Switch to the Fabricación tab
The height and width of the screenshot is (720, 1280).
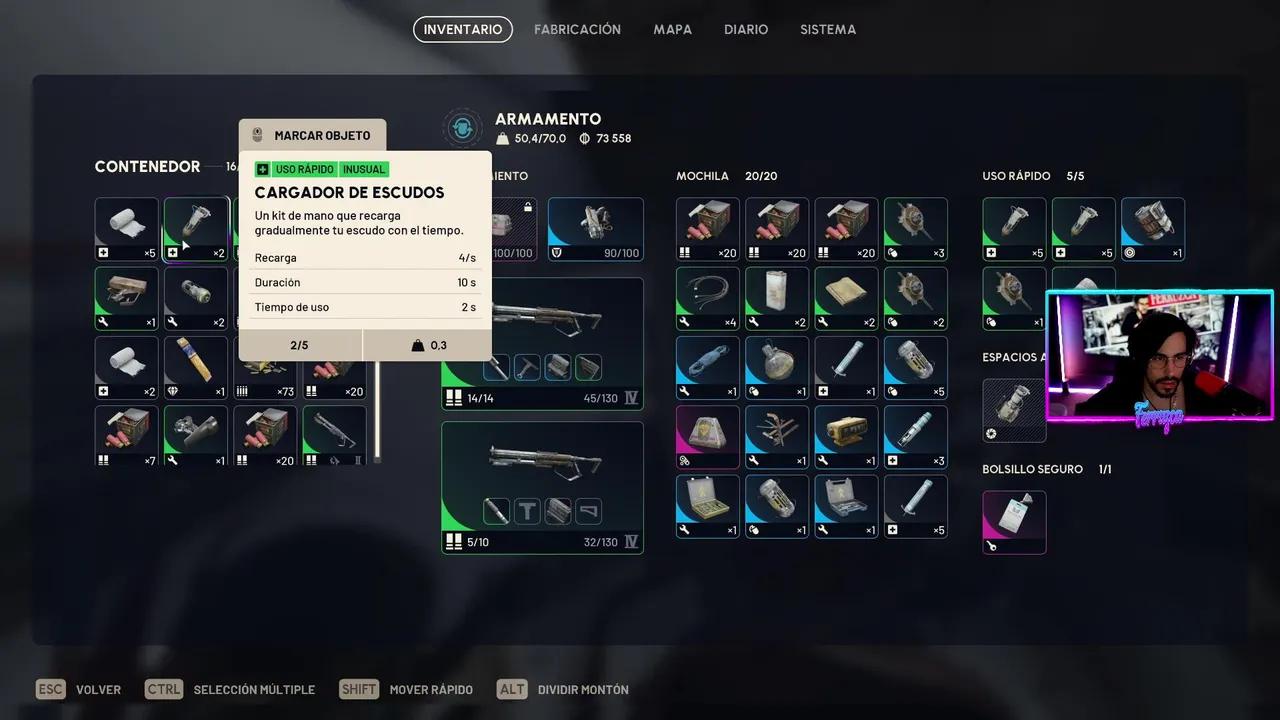(577, 30)
